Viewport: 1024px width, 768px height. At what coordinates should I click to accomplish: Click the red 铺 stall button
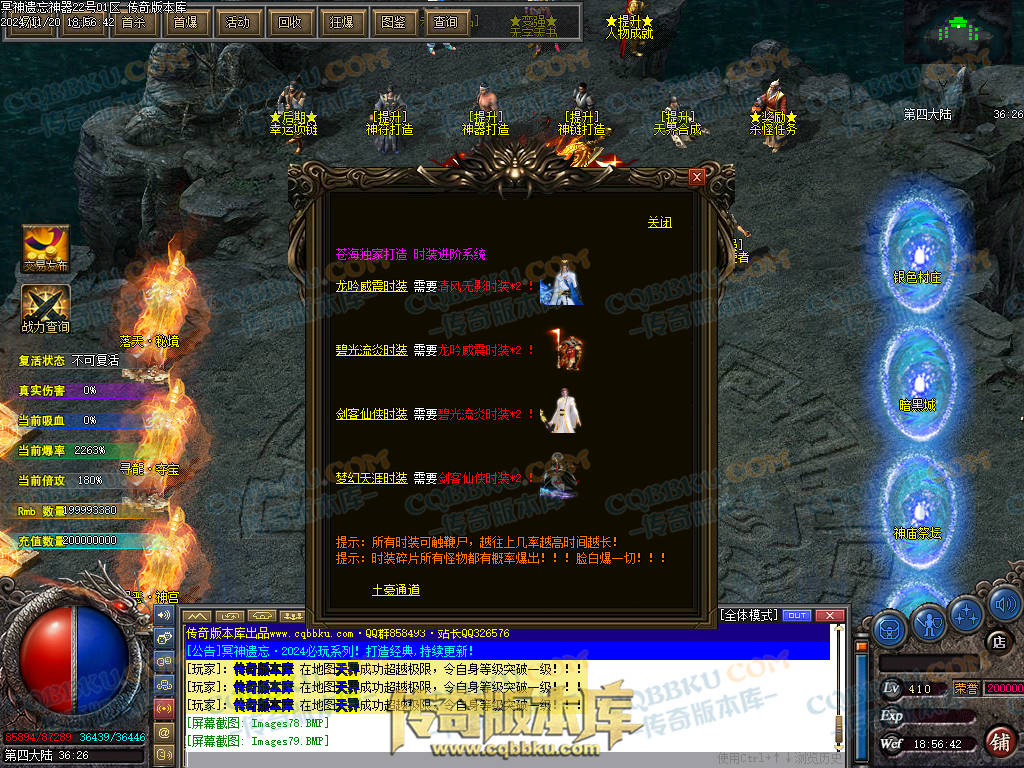pos(998,741)
